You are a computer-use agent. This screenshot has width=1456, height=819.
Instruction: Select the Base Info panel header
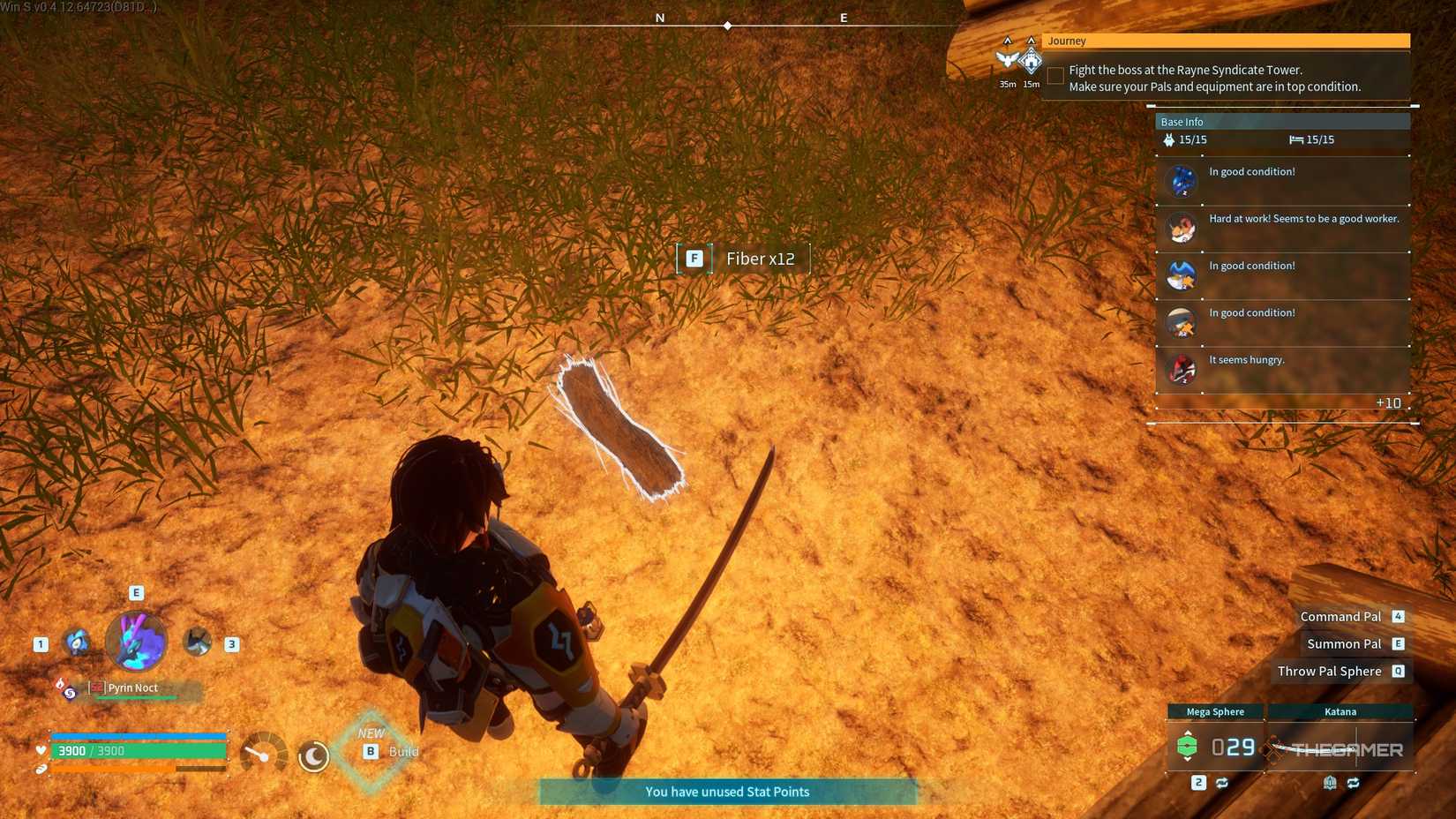tap(1281, 122)
